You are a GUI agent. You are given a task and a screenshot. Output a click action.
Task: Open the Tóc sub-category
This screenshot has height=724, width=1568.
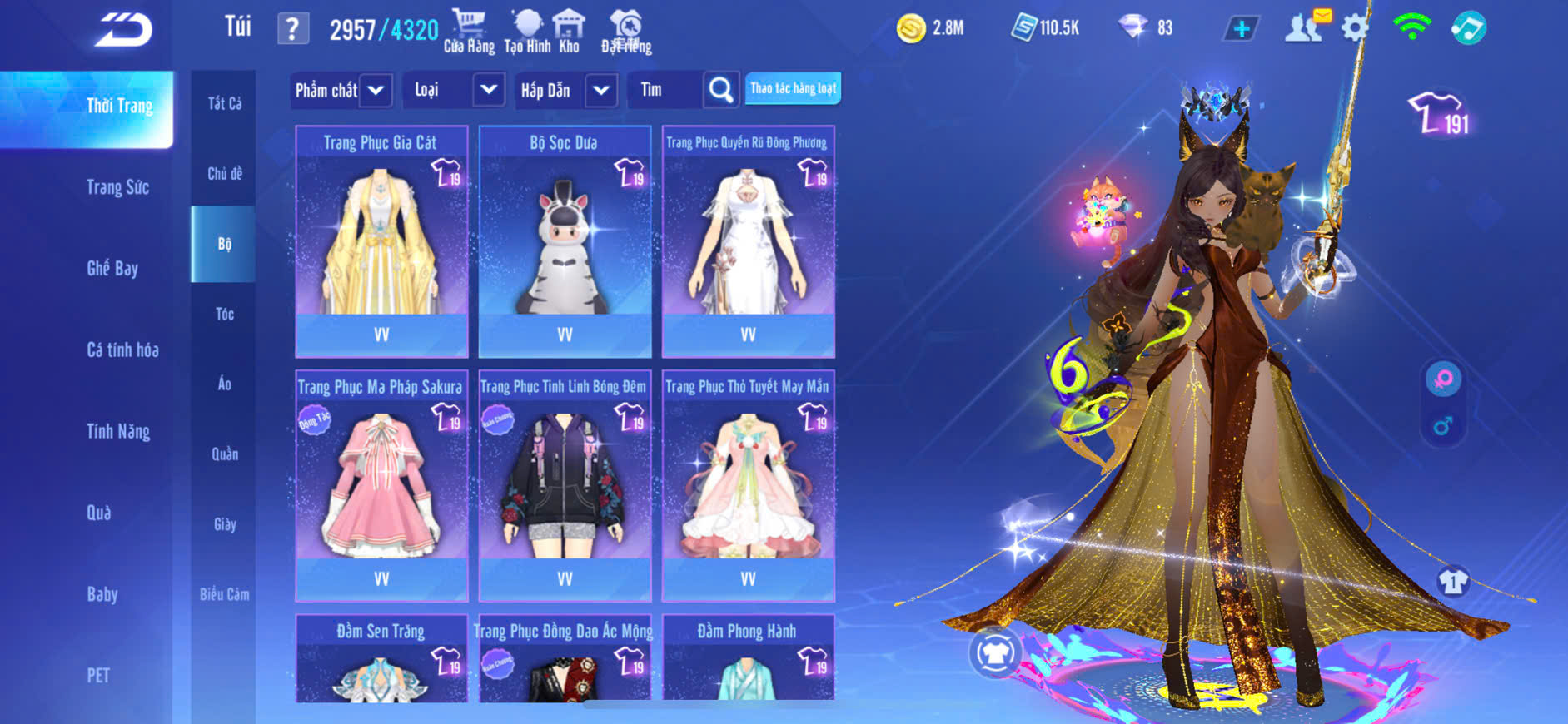[225, 314]
